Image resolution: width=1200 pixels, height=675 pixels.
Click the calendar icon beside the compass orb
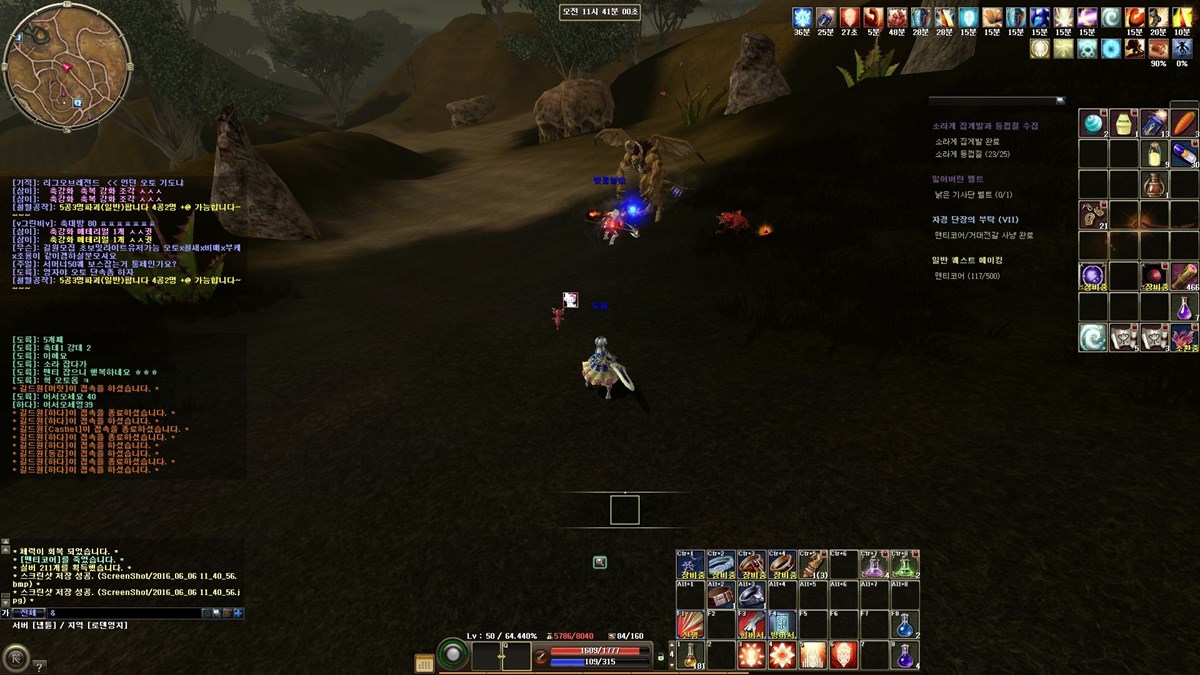click(x=424, y=662)
